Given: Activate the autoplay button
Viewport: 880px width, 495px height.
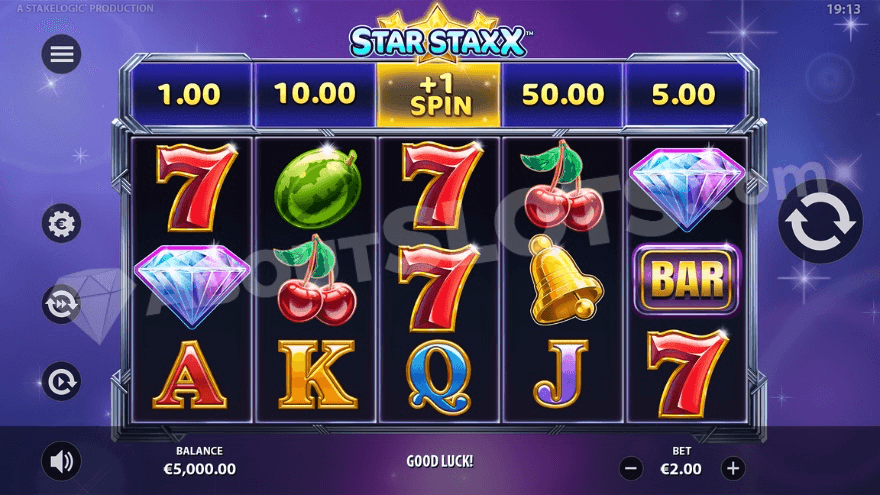Looking at the screenshot, I should point(61,381).
